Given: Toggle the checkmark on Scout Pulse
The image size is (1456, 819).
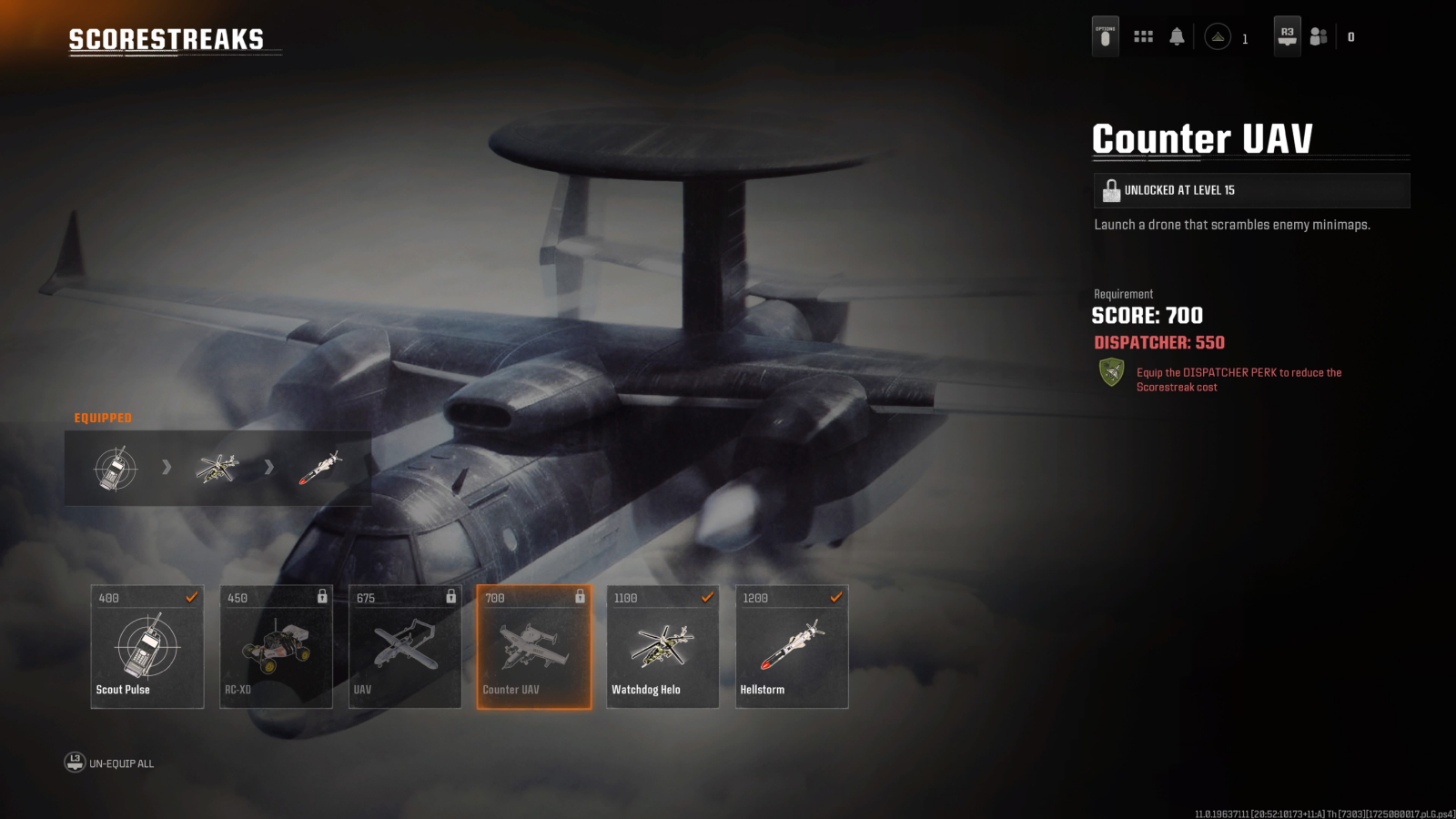Looking at the screenshot, I should tap(190, 598).
